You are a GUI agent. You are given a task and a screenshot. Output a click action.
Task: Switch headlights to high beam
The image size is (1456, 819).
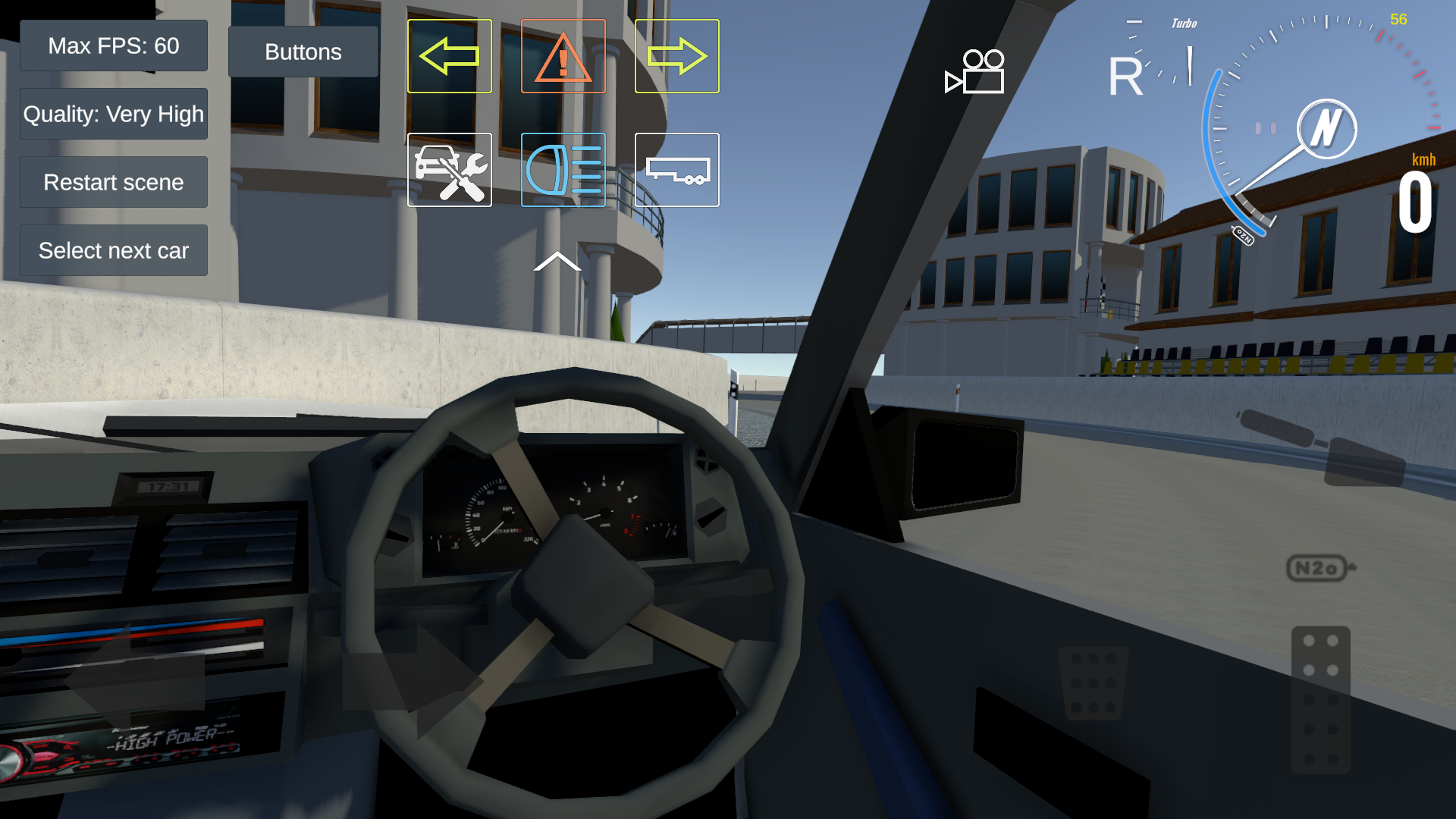pyautogui.click(x=563, y=170)
